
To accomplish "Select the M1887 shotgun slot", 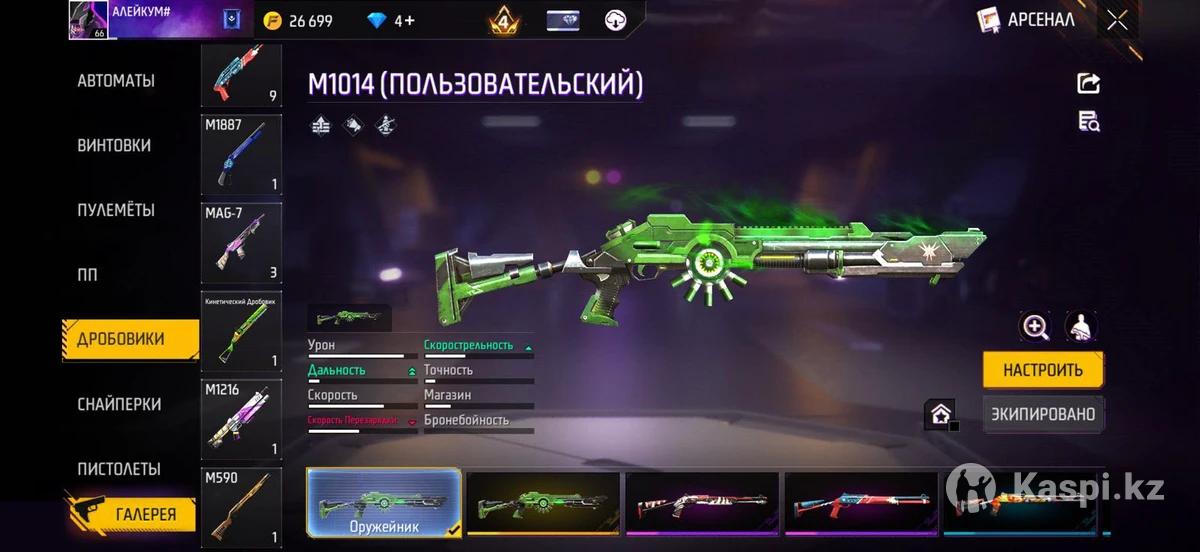I will [x=241, y=155].
